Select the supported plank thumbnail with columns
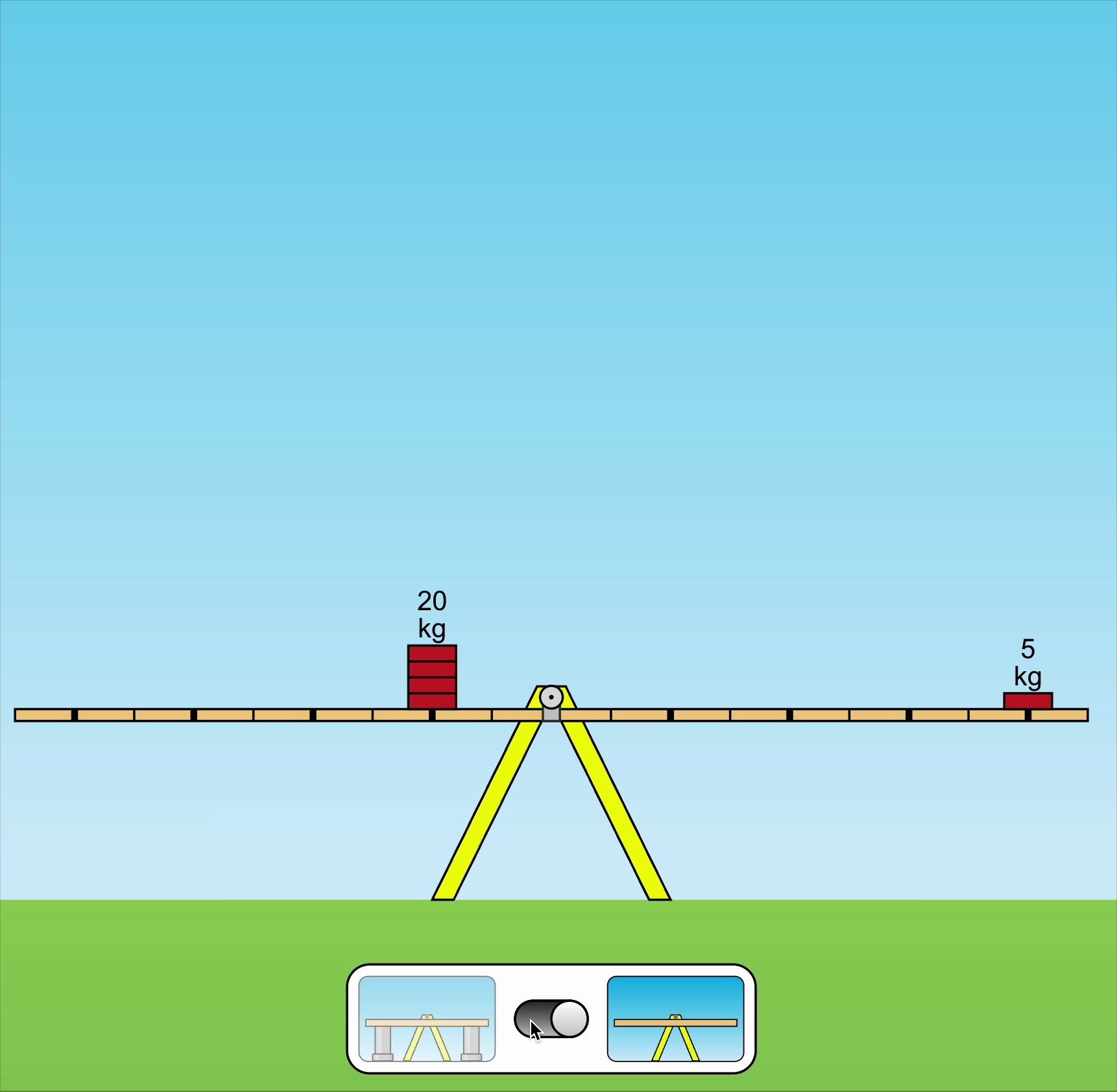Viewport: 1117px width, 1092px height. click(x=427, y=1019)
